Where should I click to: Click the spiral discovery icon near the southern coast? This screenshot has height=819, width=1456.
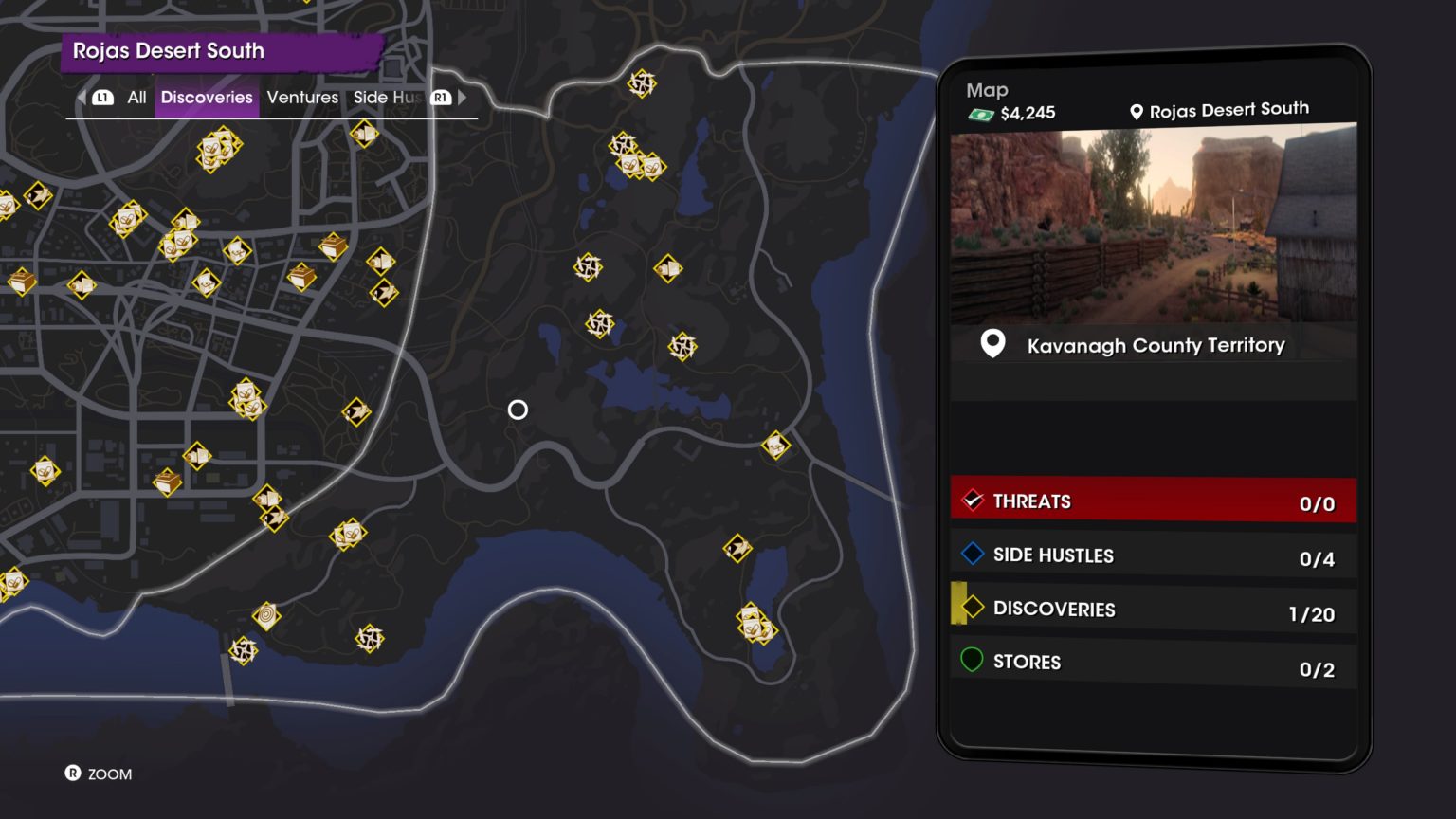click(265, 614)
